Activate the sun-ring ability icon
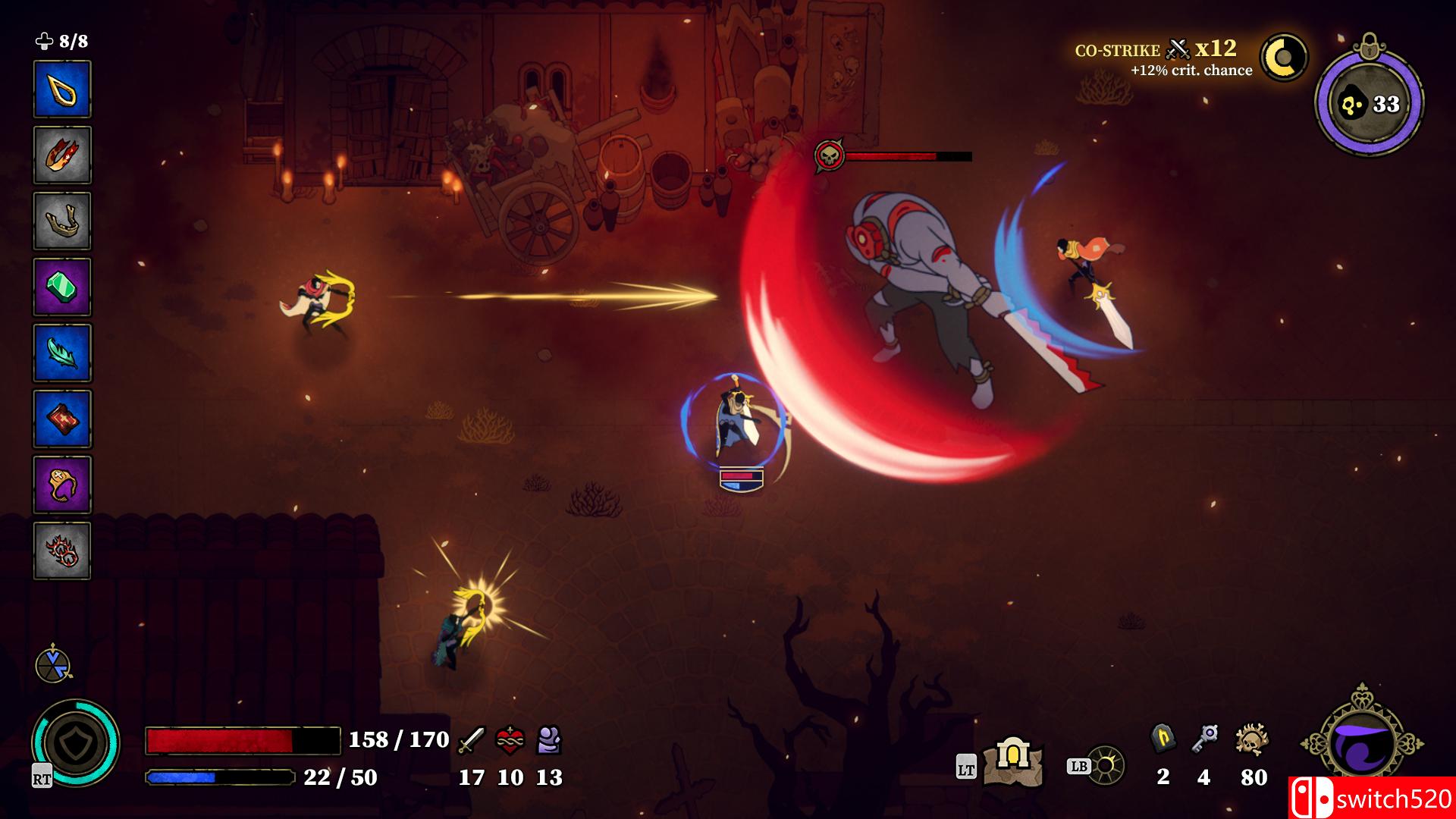Image resolution: width=1456 pixels, height=819 pixels. 1106,766
